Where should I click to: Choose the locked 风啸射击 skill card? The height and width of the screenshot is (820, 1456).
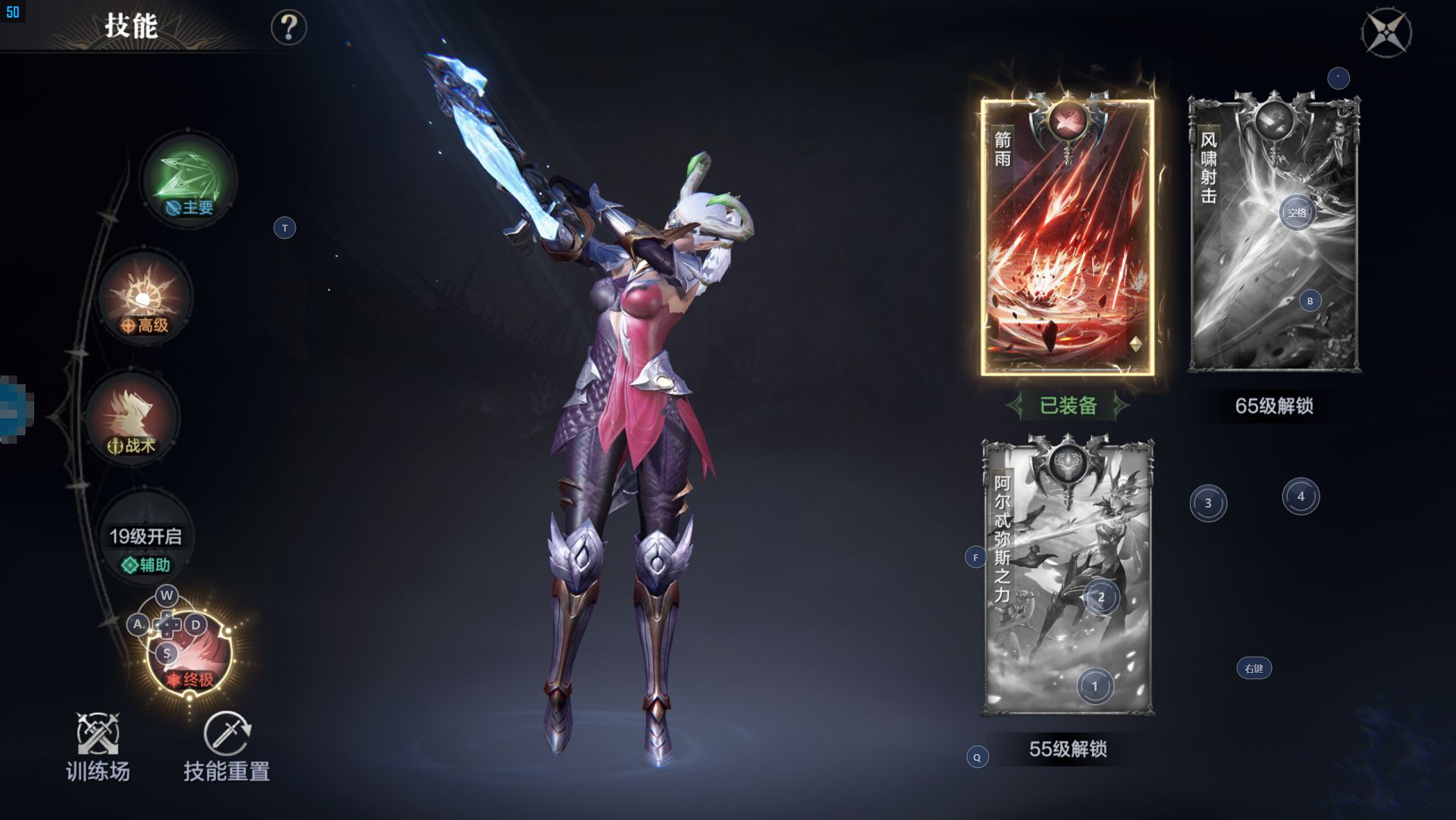click(1274, 234)
